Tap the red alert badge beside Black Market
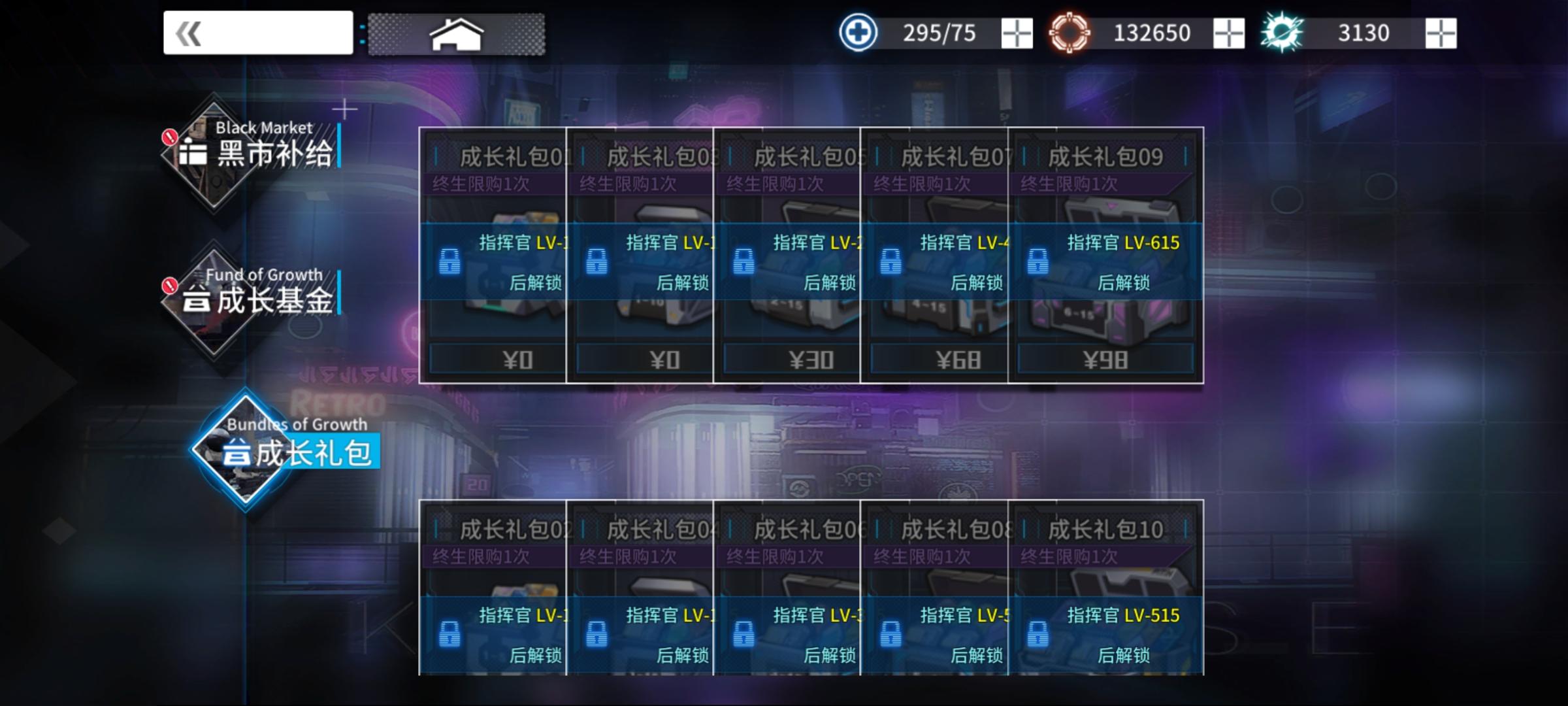Screen dimensions: 1568x706 point(169,136)
